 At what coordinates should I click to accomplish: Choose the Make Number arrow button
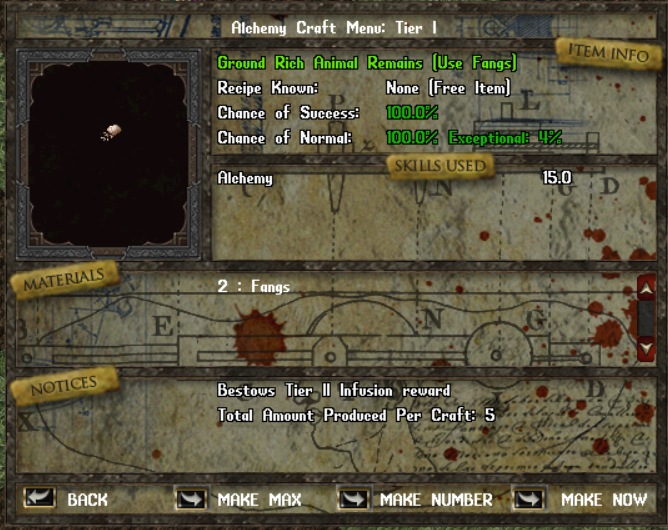pyautogui.click(x=353, y=498)
